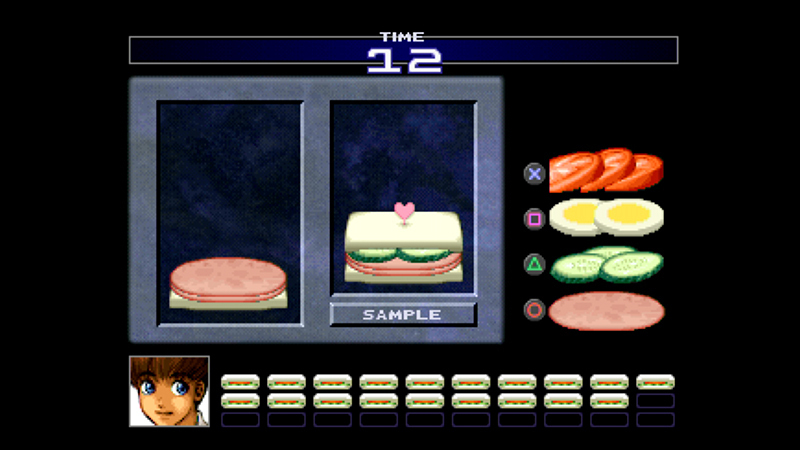The height and width of the screenshot is (450, 800).
Task: Select the tomato slices ingredient
Action: tap(606, 170)
